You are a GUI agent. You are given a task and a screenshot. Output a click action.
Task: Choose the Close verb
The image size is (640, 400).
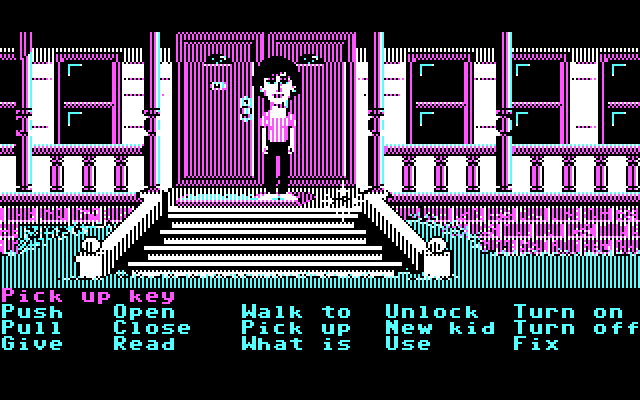(152, 328)
